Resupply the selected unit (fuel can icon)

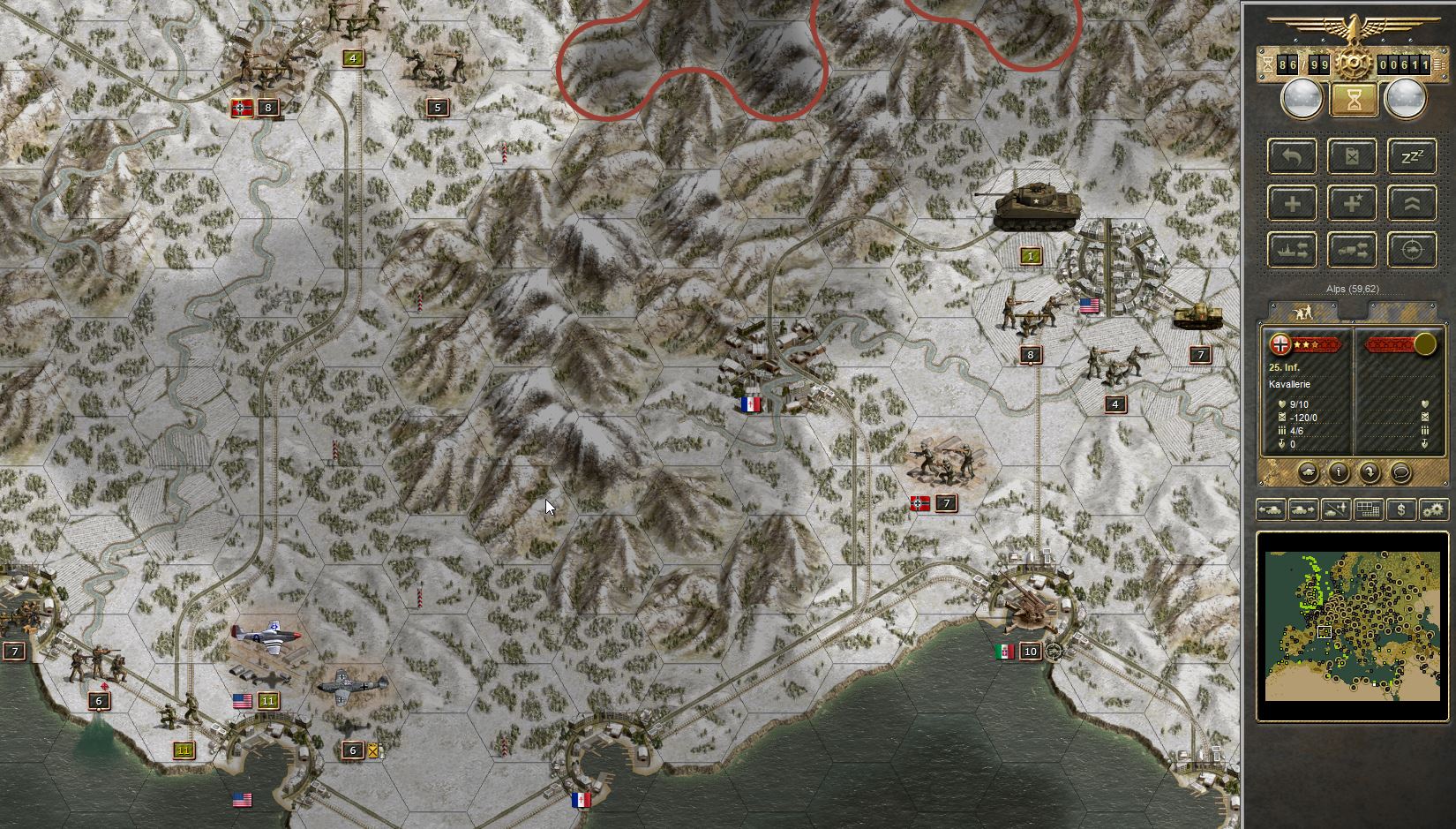pyautogui.click(x=1351, y=156)
